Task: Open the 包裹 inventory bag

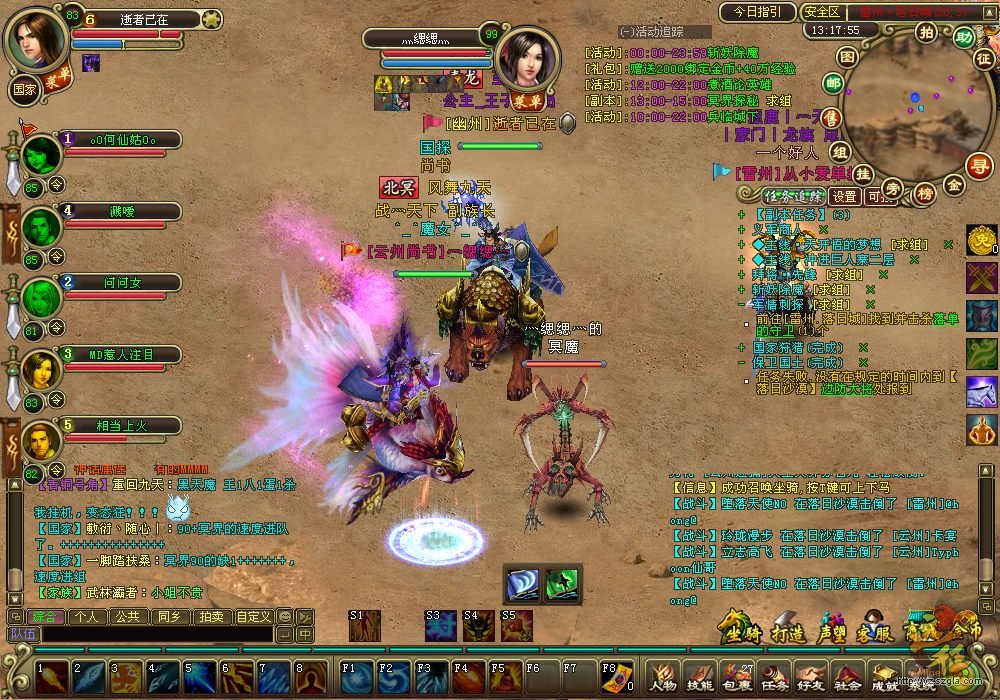Action: 738,679
